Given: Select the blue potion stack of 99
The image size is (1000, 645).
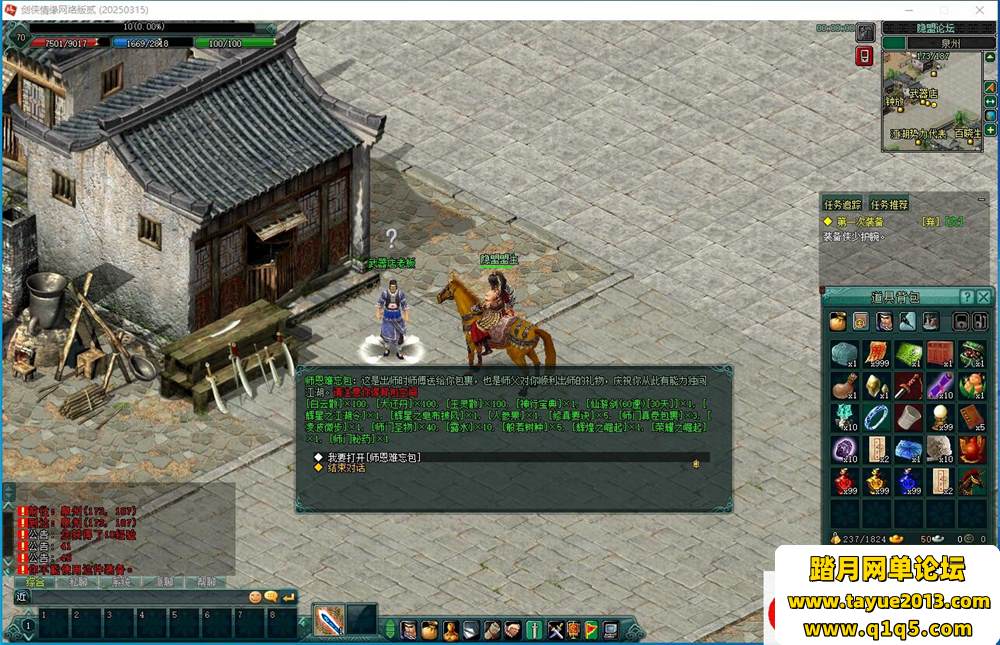Looking at the screenshot, I should point(908,481).
